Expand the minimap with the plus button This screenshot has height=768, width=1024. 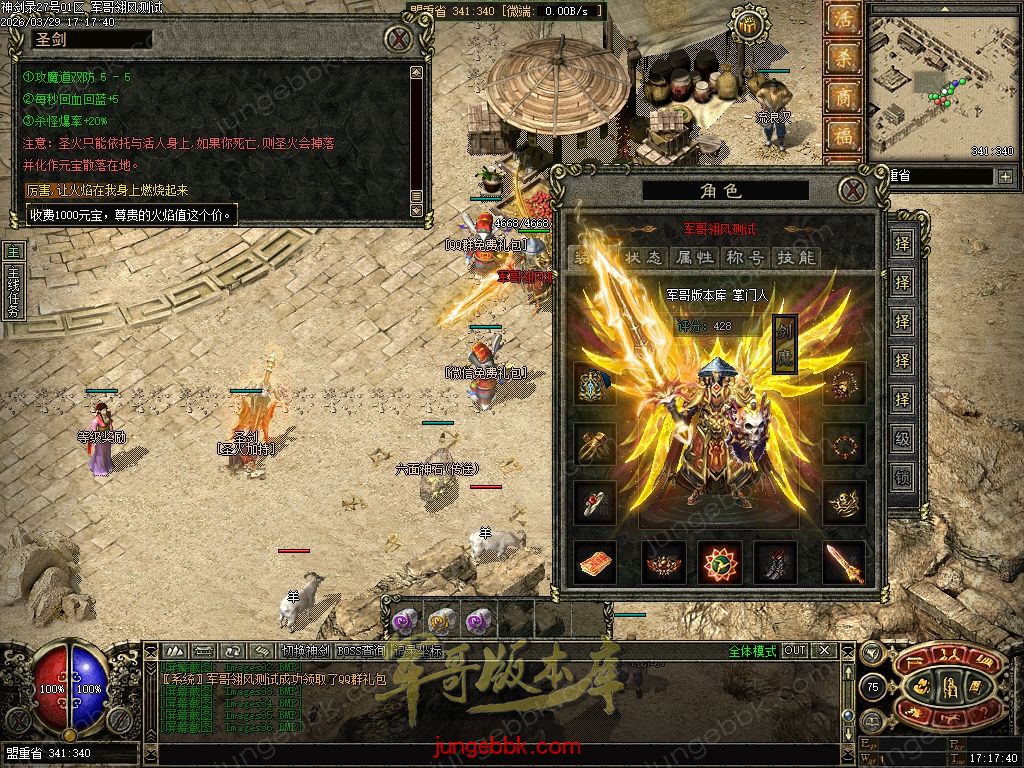pos(1004,177)
